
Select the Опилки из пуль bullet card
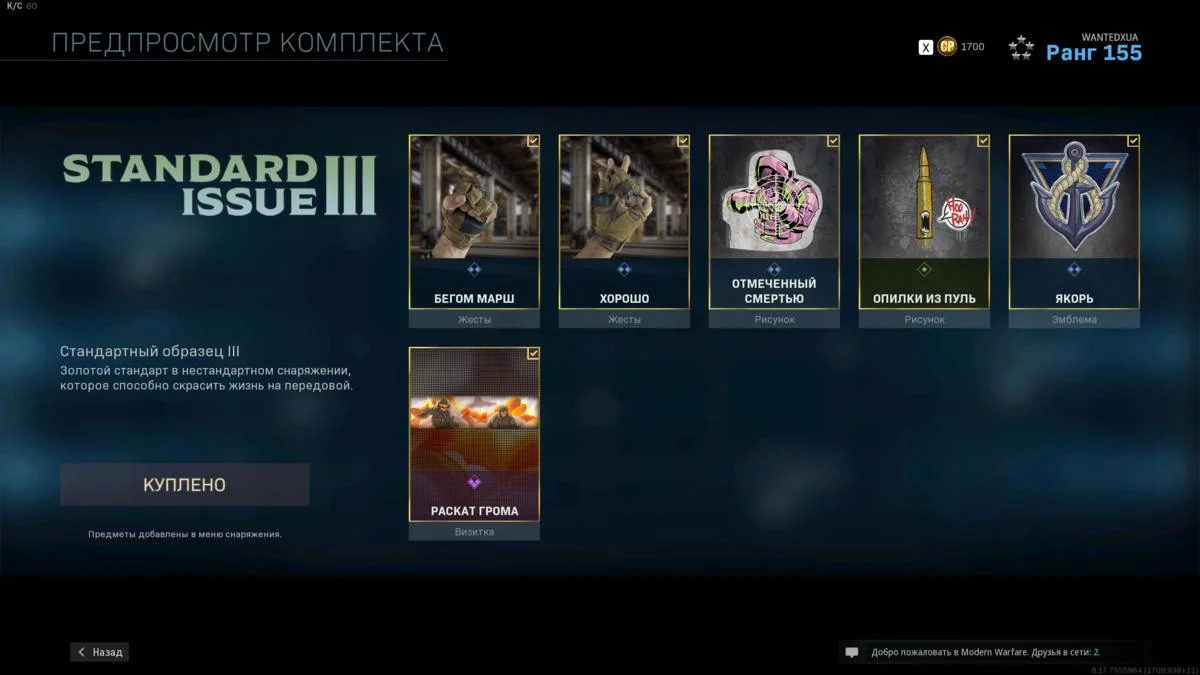click(924, 222)
